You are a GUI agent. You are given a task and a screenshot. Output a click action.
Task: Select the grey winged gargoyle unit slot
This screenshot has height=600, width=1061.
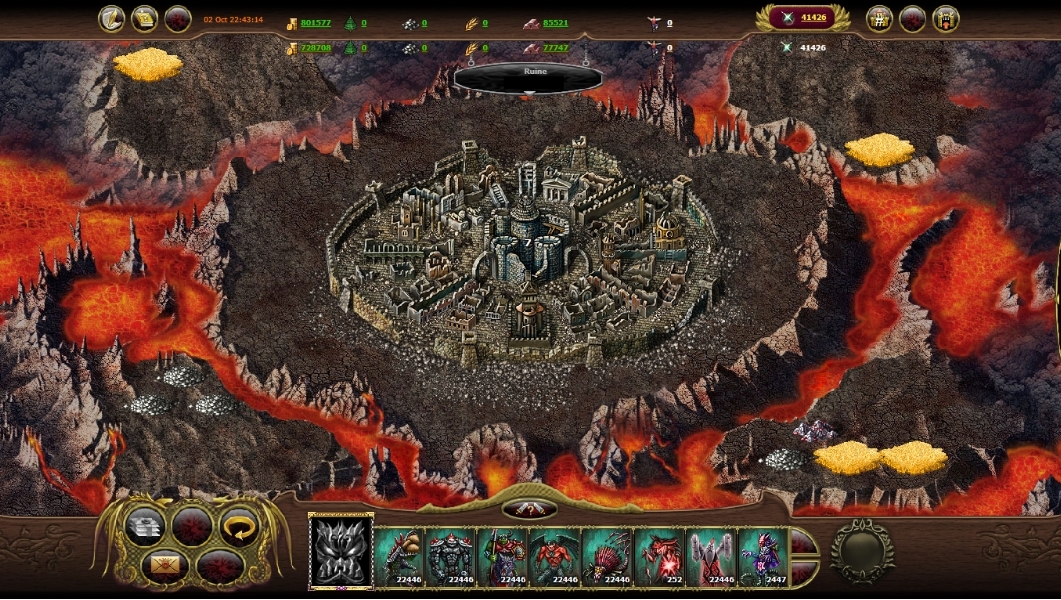[712, 556]
